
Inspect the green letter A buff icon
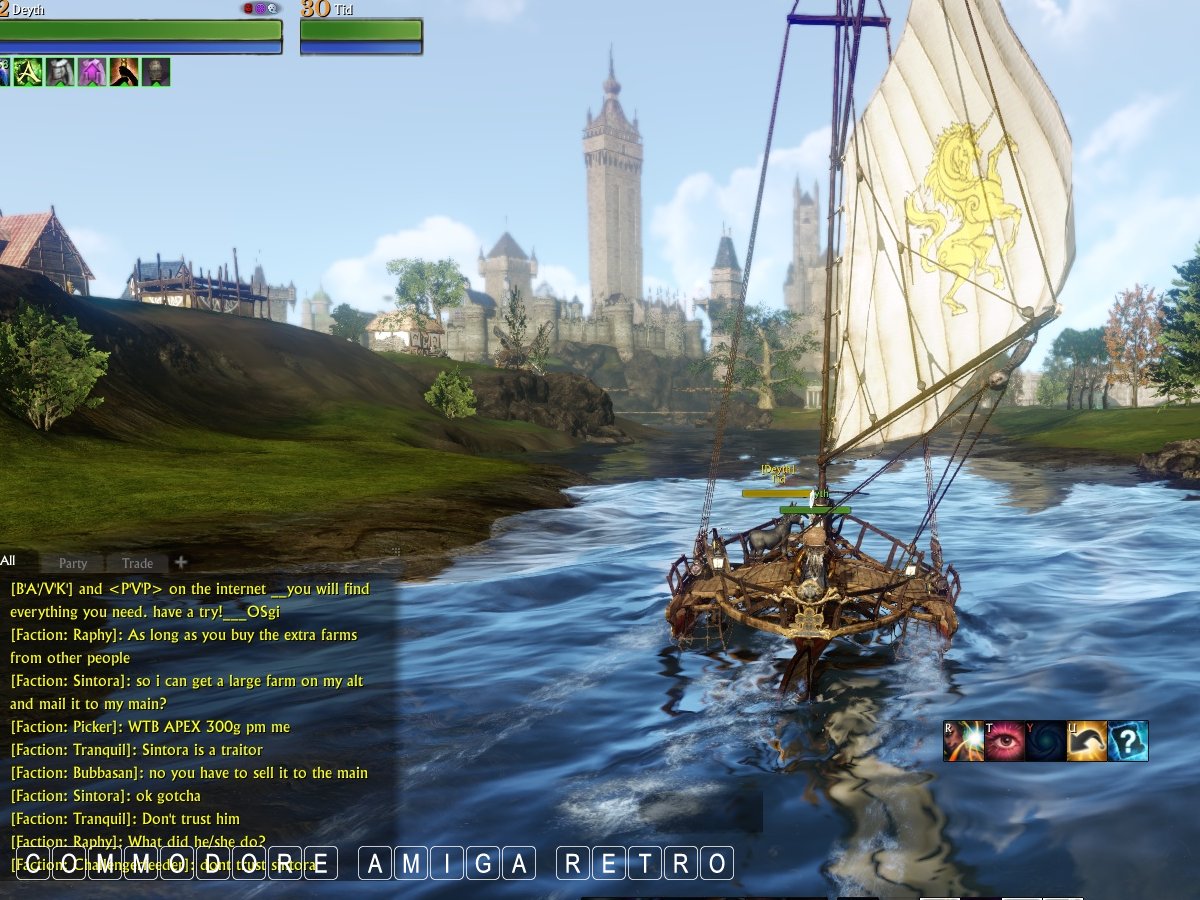[x=27, y=72]
